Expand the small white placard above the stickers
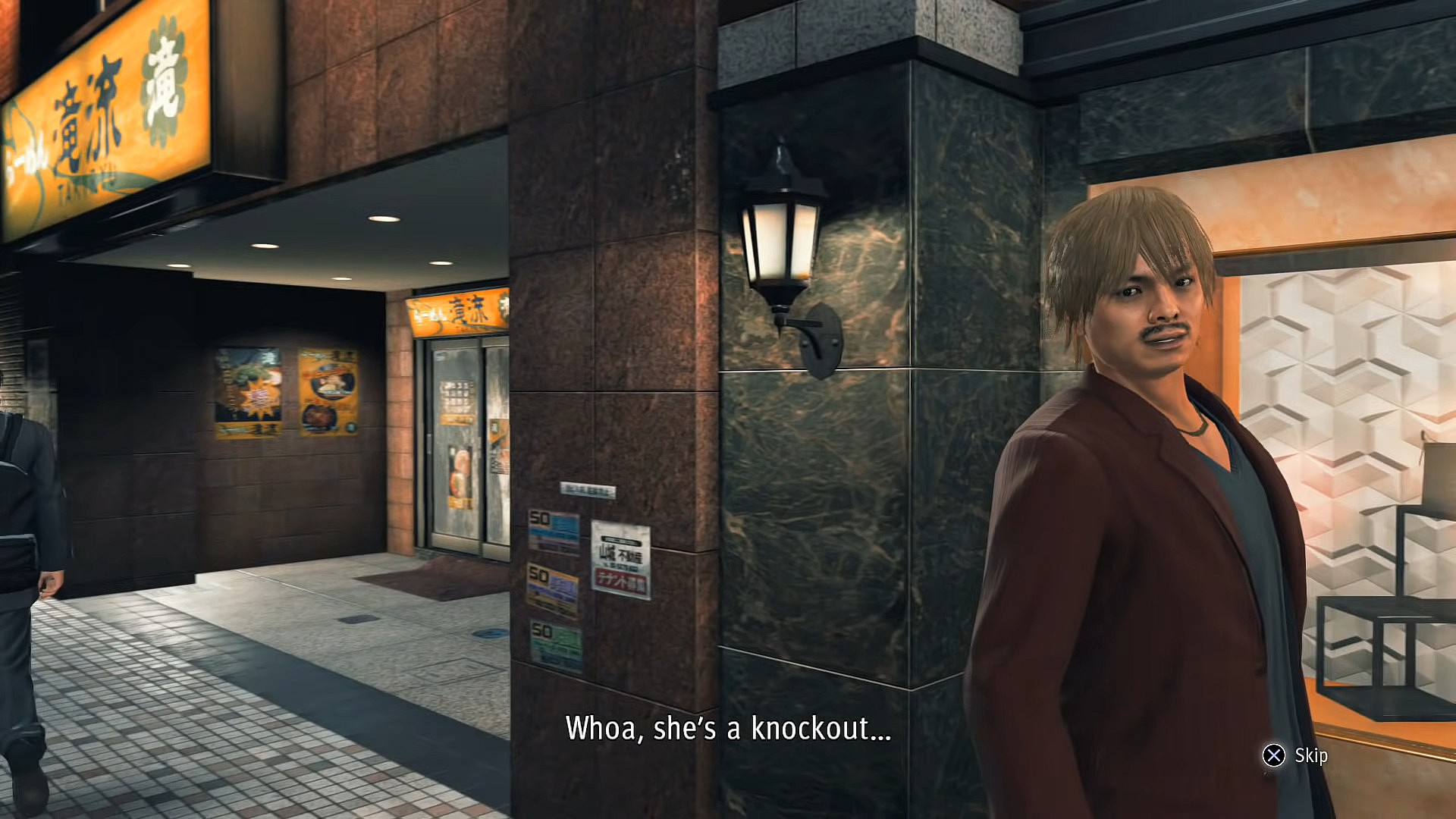The height and width of the screenshot is (819, 1456). pos(590,488)
